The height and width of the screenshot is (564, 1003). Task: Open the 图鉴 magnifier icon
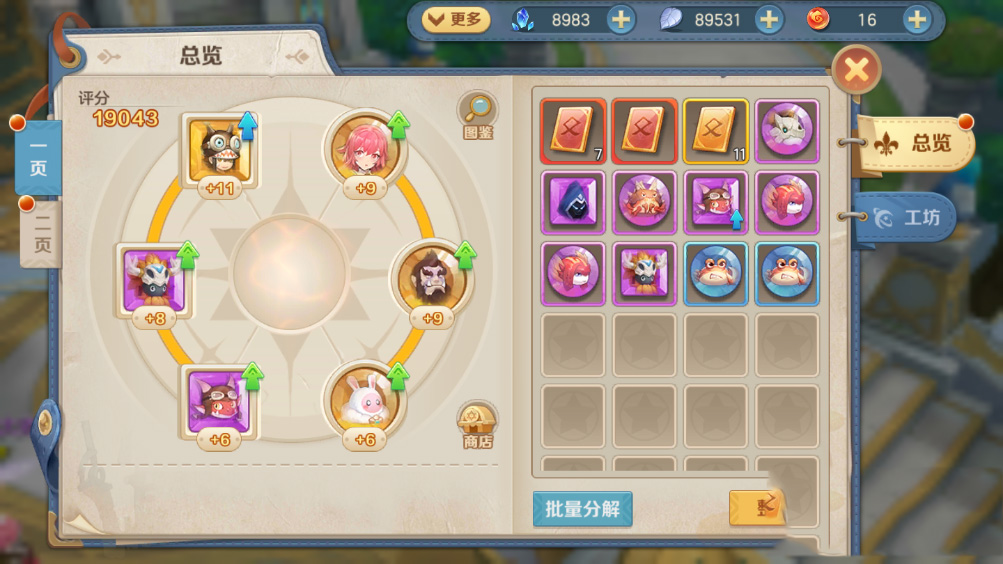click(x=477, y=115)
